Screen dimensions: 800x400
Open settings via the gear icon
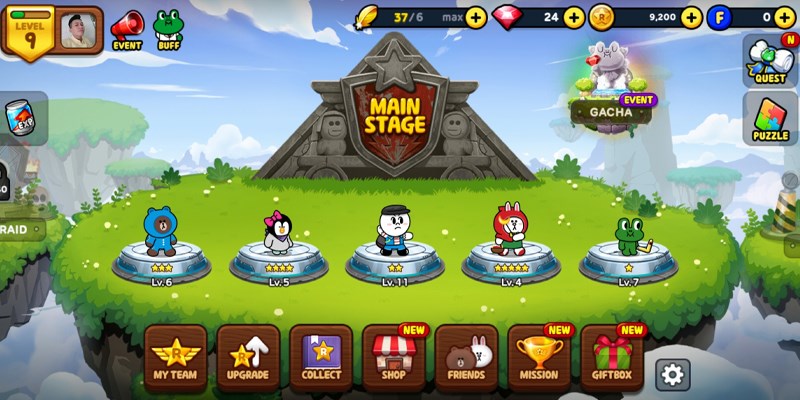[673, 374]
